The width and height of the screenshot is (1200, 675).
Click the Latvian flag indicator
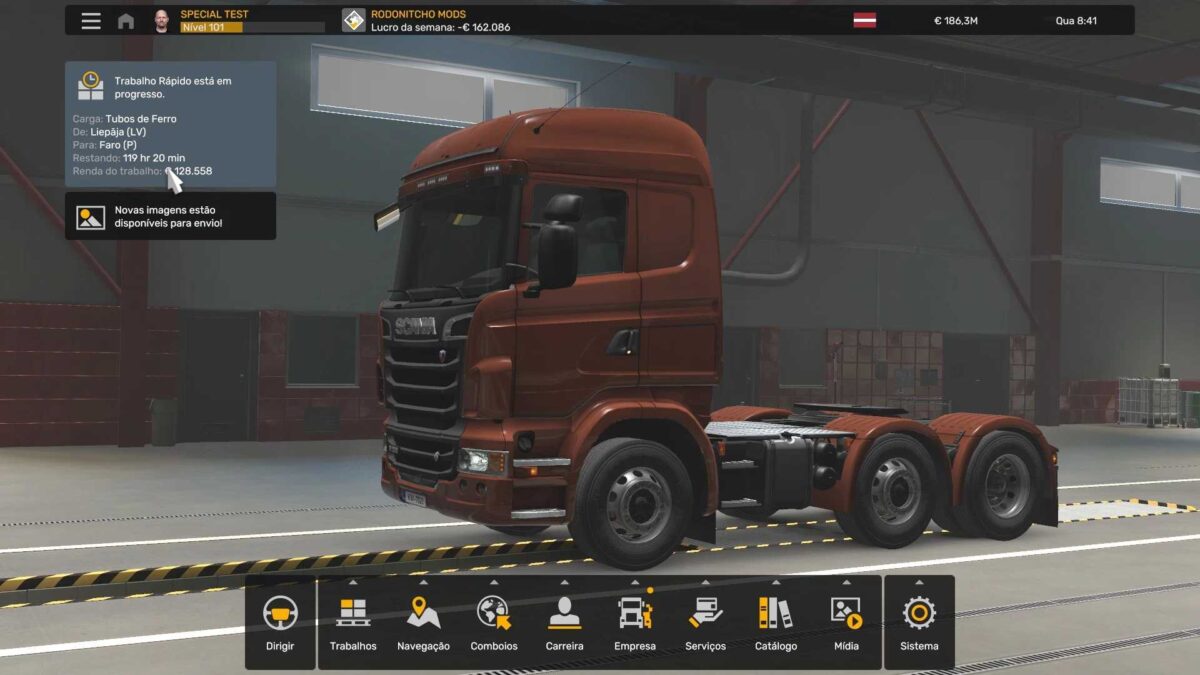tap(864, 20)
